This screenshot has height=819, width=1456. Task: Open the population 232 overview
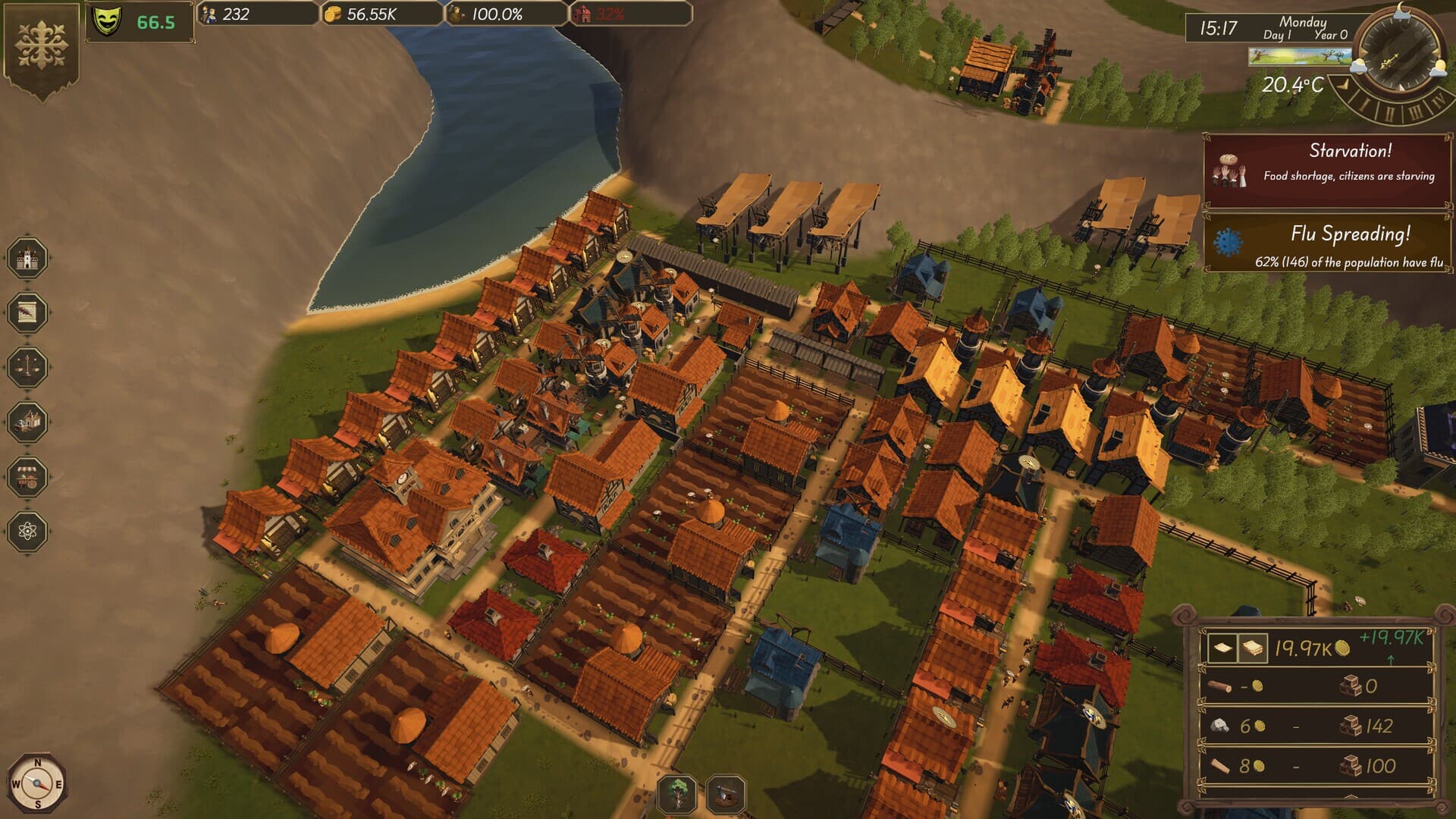pyautogui.click(x=235, y=13)
